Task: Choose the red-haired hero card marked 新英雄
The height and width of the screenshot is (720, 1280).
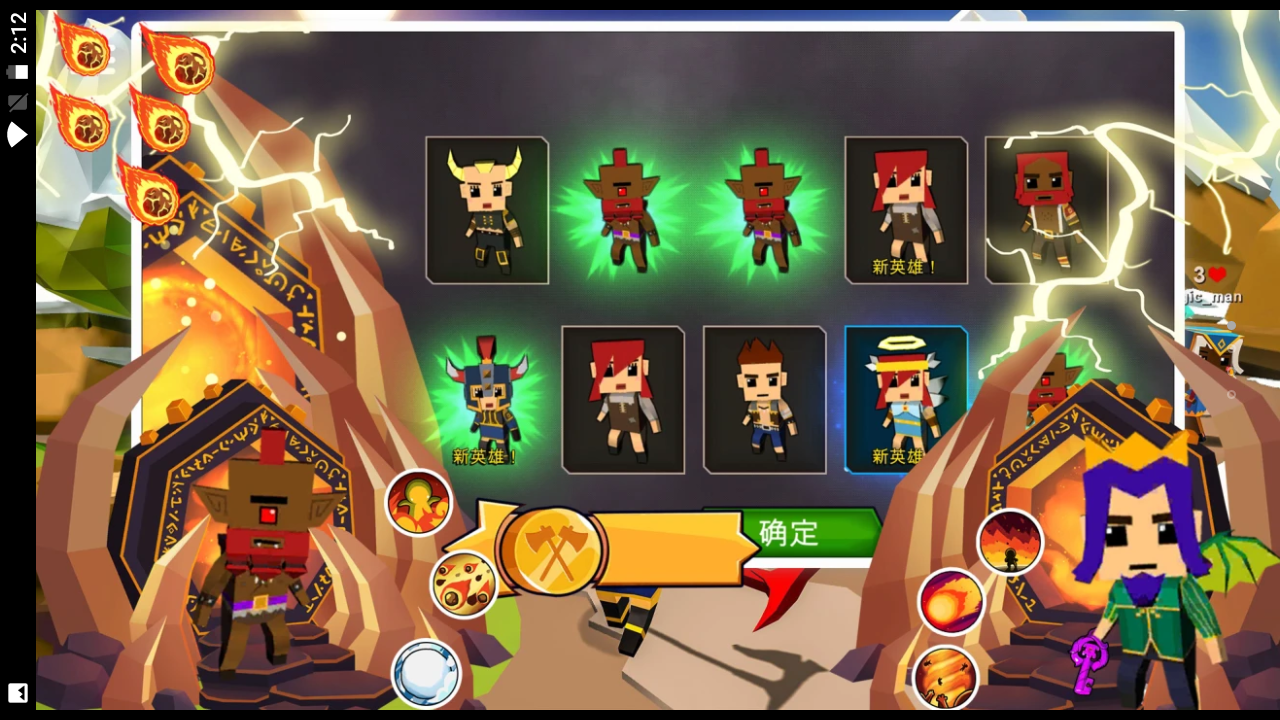Action: (906, 210)
